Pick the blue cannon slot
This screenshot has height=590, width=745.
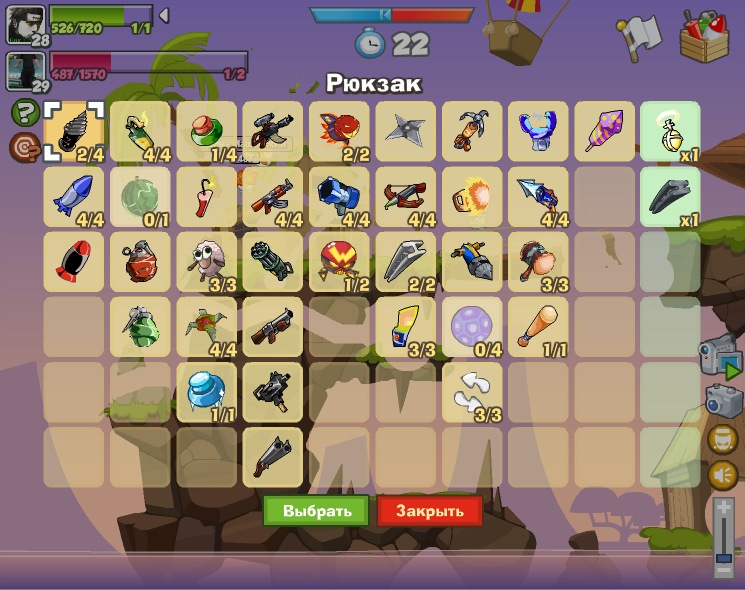[339, 195]
